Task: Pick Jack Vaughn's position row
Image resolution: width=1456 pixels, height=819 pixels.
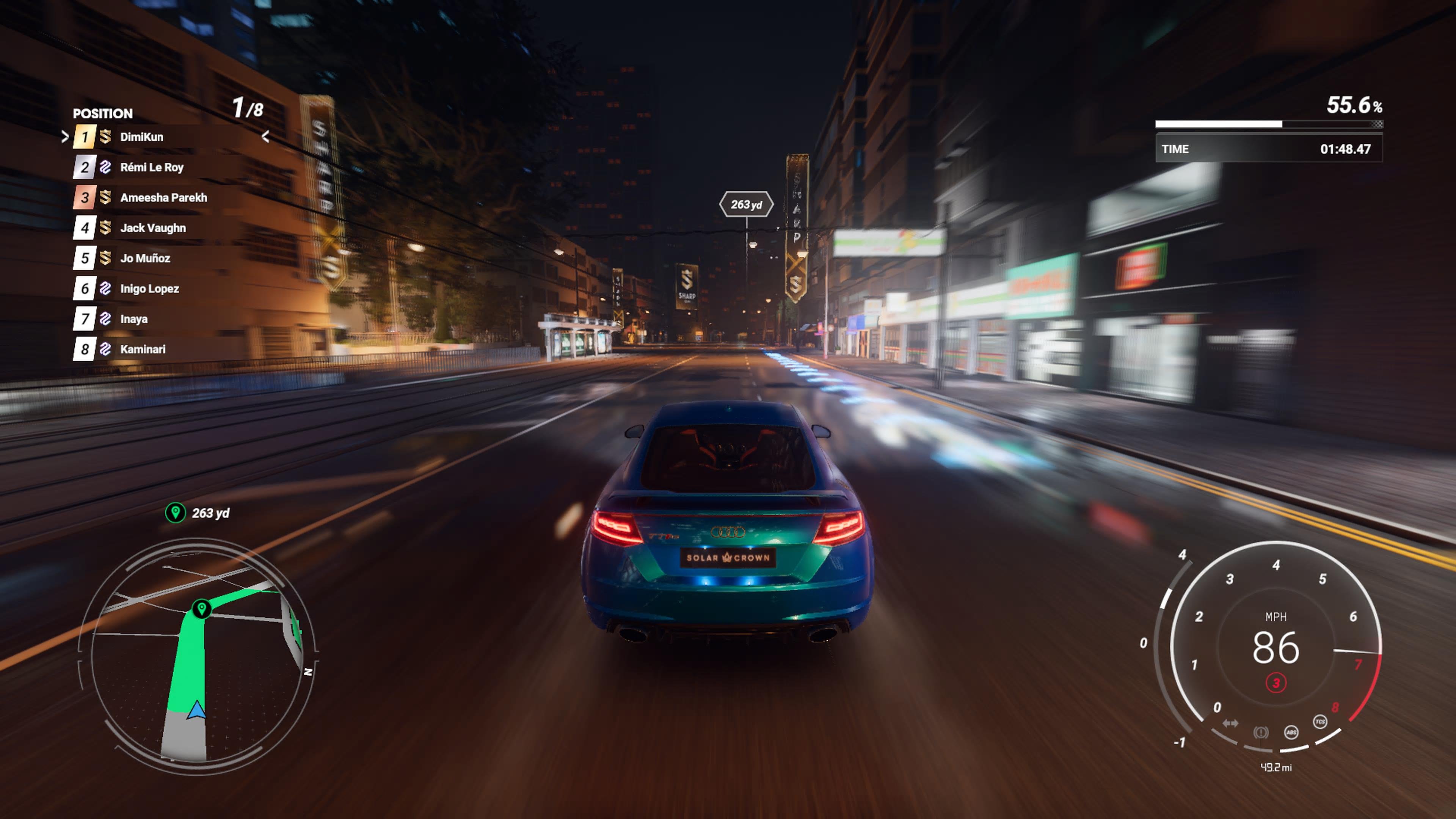Action: click(x=152, y=228)
